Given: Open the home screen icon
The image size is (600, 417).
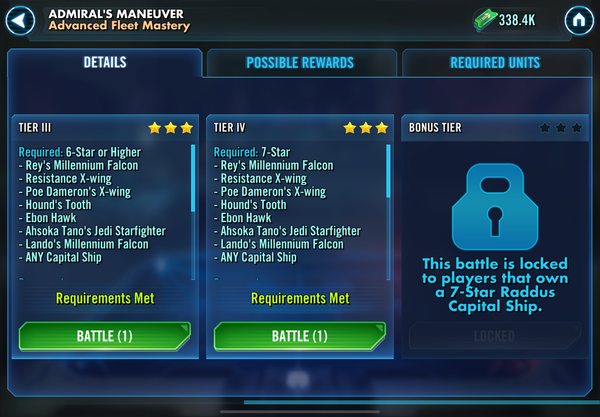Looking at the screenshot, I should tap(577, 18).
